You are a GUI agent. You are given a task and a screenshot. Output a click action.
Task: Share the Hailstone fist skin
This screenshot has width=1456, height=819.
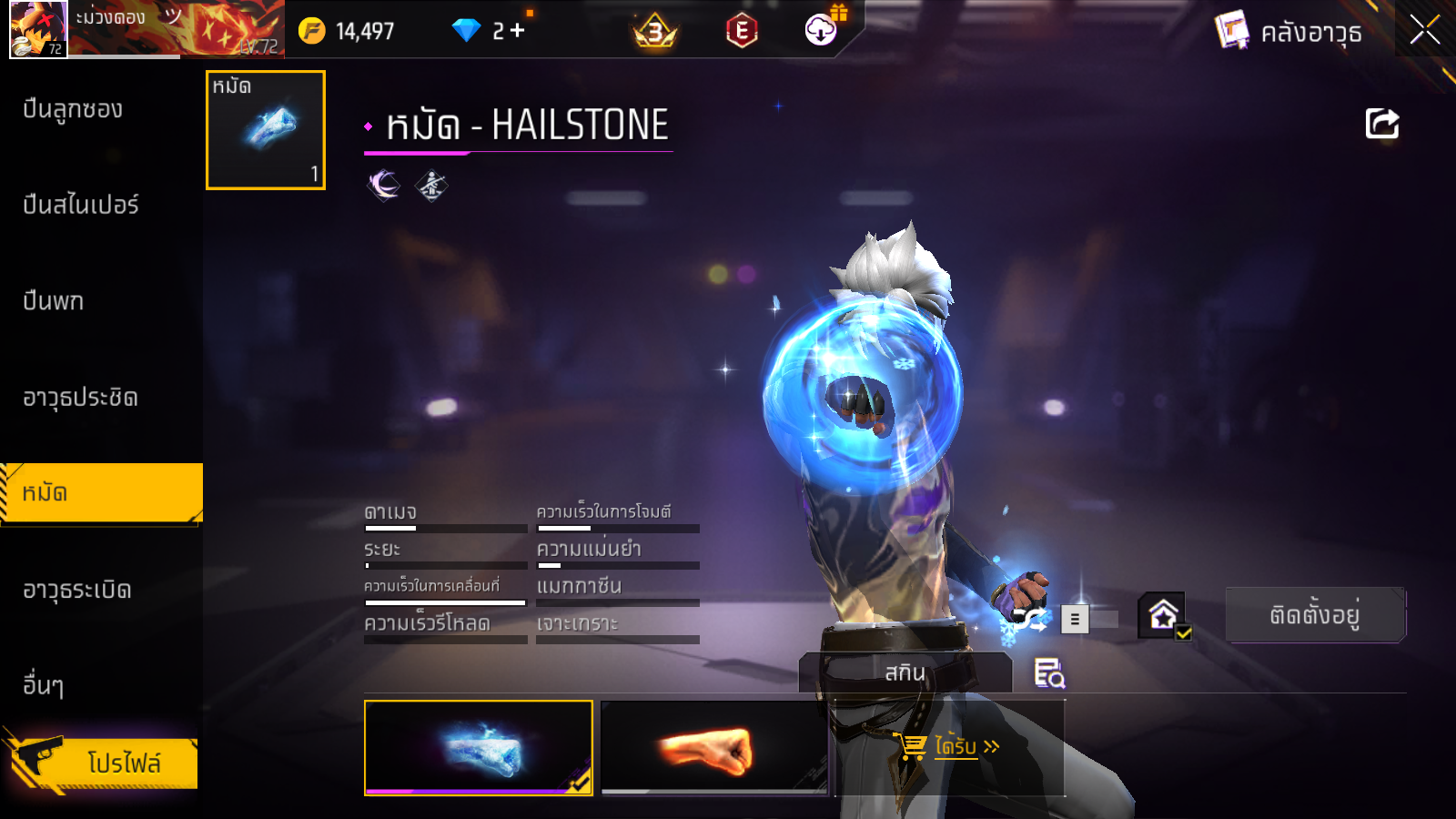(x=1381, y=124)
